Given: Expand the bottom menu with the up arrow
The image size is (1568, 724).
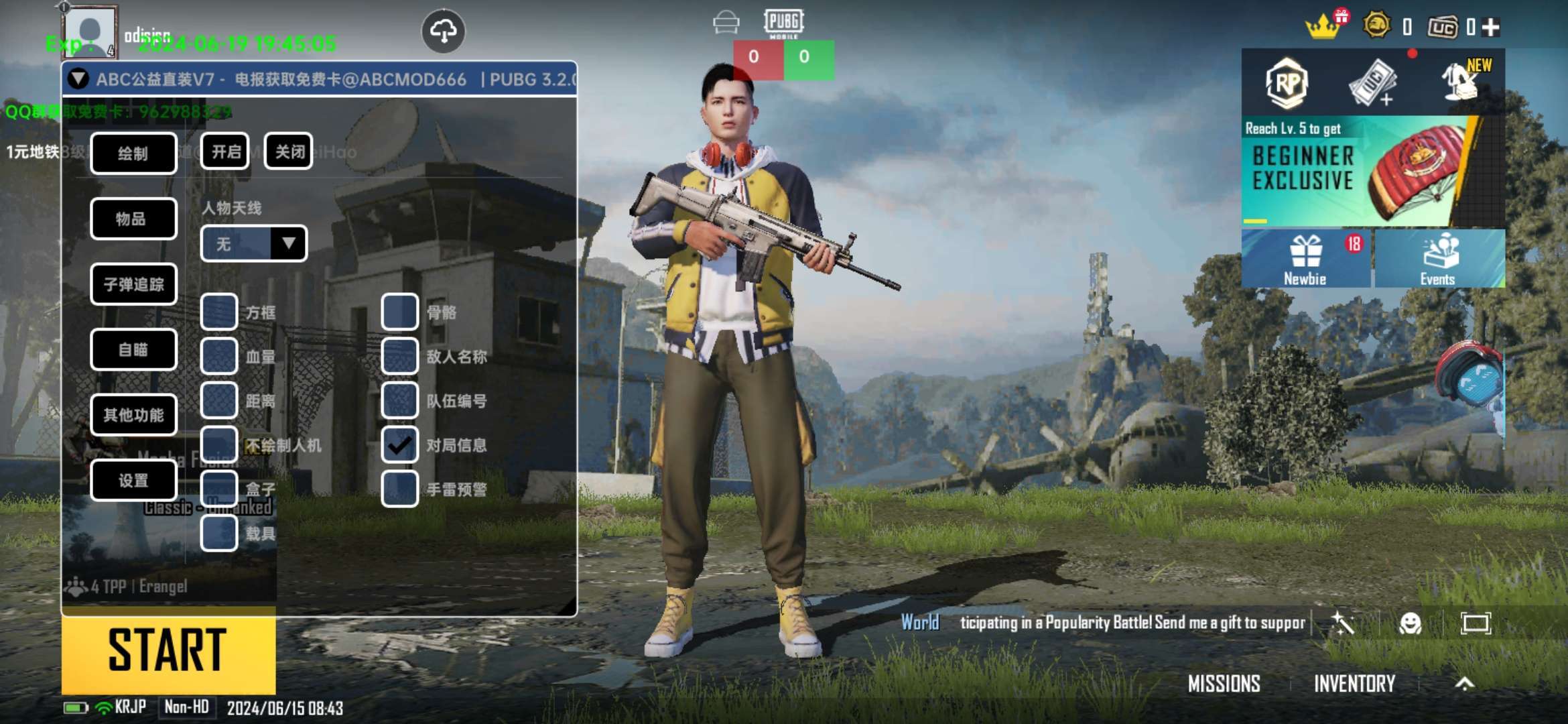Looking at the screenshot, I should [x=1465, y=684].
